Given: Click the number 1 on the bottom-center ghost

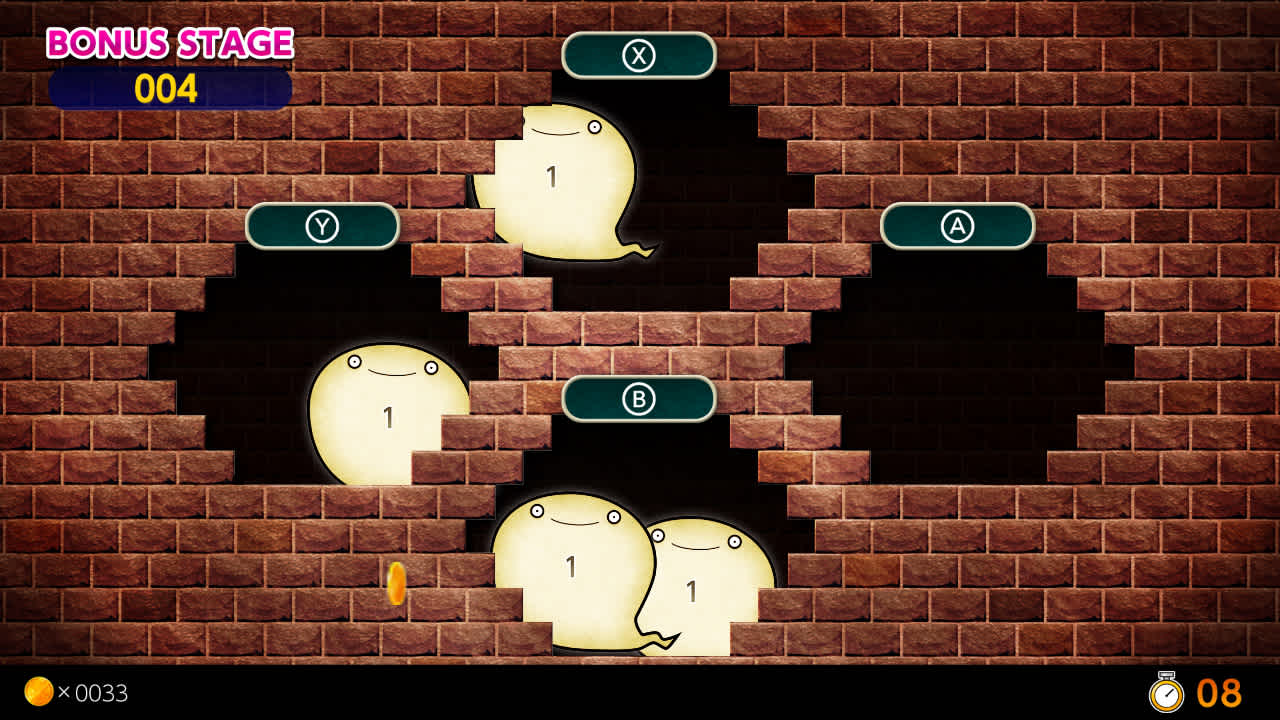Looking at the screenshot, I should pos(572,567).
